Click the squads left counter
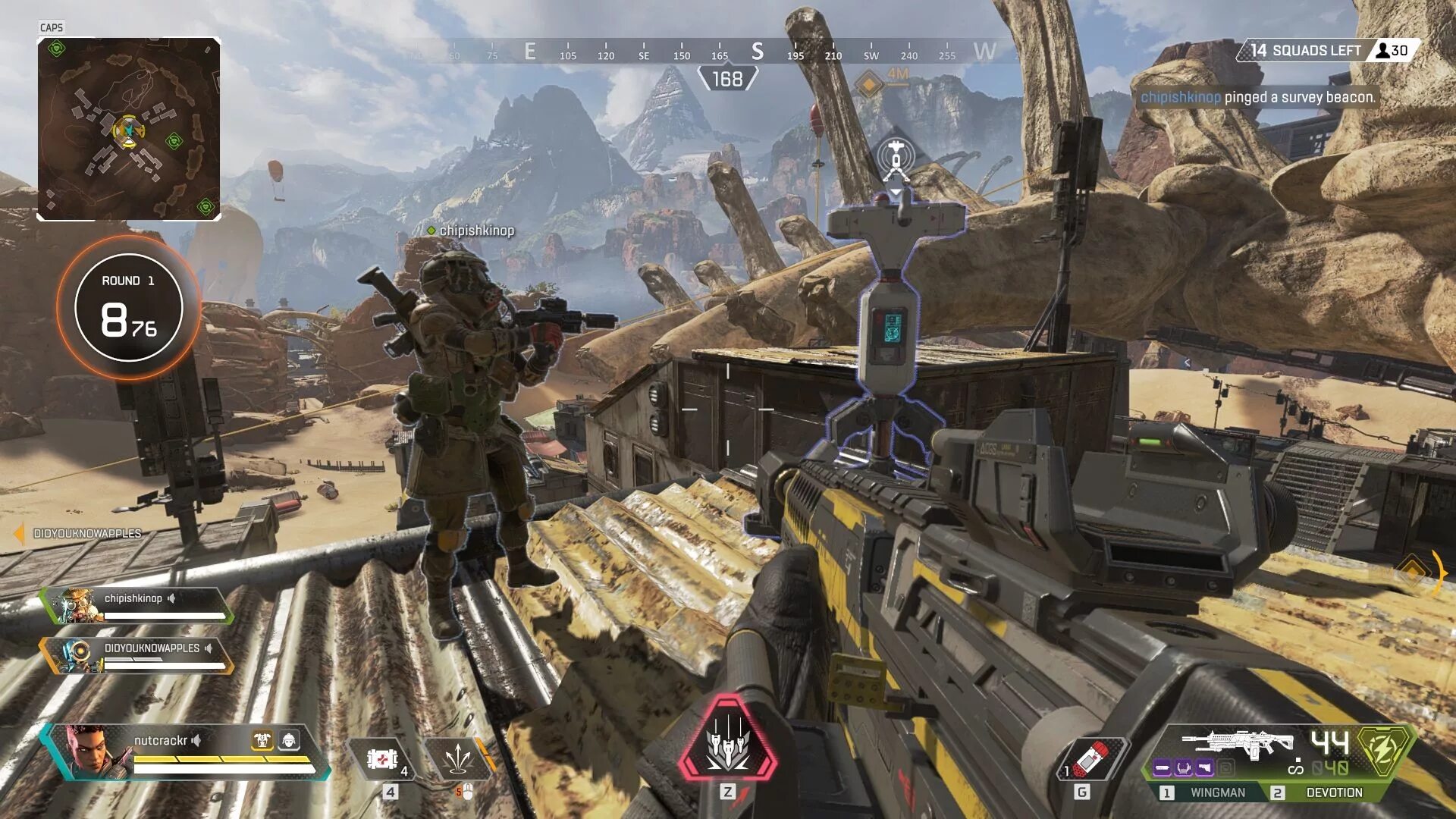 pyautogui.click(x=1327, y=51)
